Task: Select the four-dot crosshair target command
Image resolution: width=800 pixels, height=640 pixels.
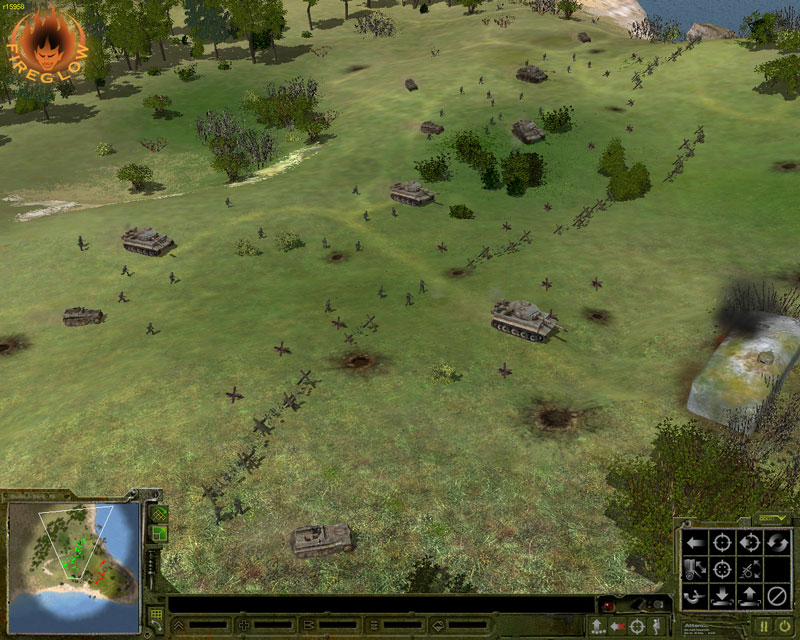Action: point(721,570)
